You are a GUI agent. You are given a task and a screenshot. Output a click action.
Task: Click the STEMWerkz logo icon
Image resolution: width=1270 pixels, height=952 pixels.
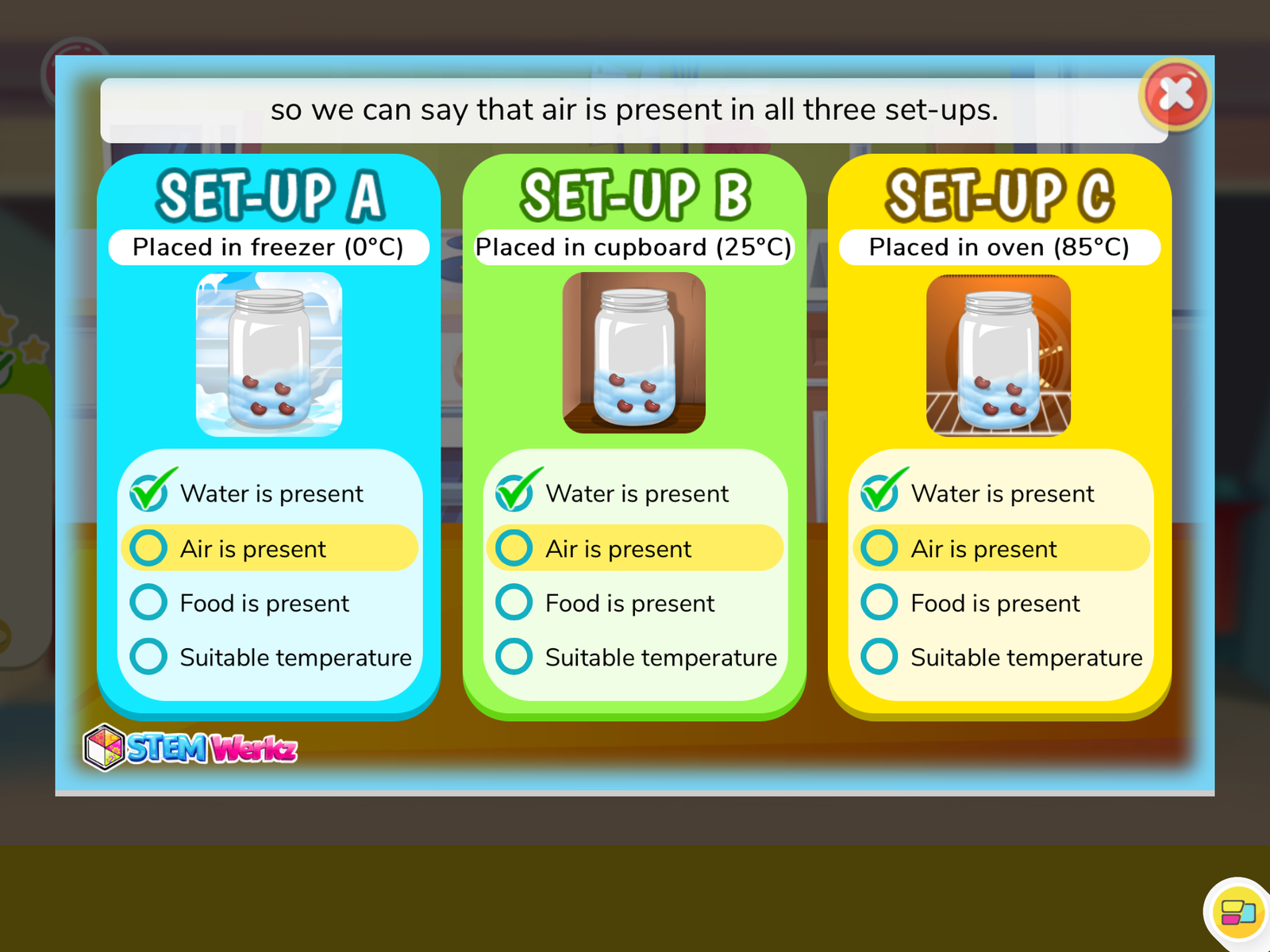tap(103, 744)
